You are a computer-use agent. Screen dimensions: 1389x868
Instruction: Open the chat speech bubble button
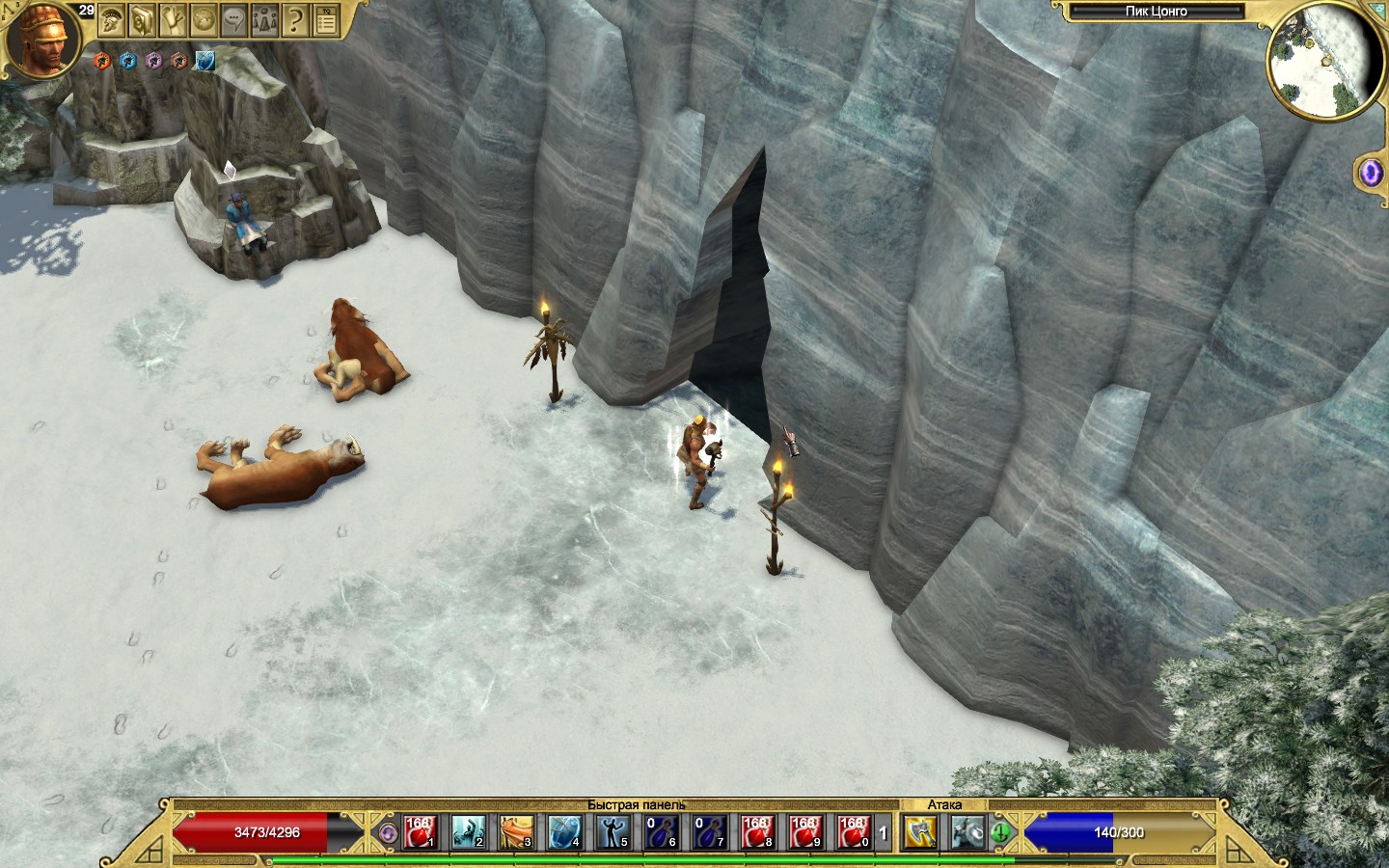pos(234,19)
